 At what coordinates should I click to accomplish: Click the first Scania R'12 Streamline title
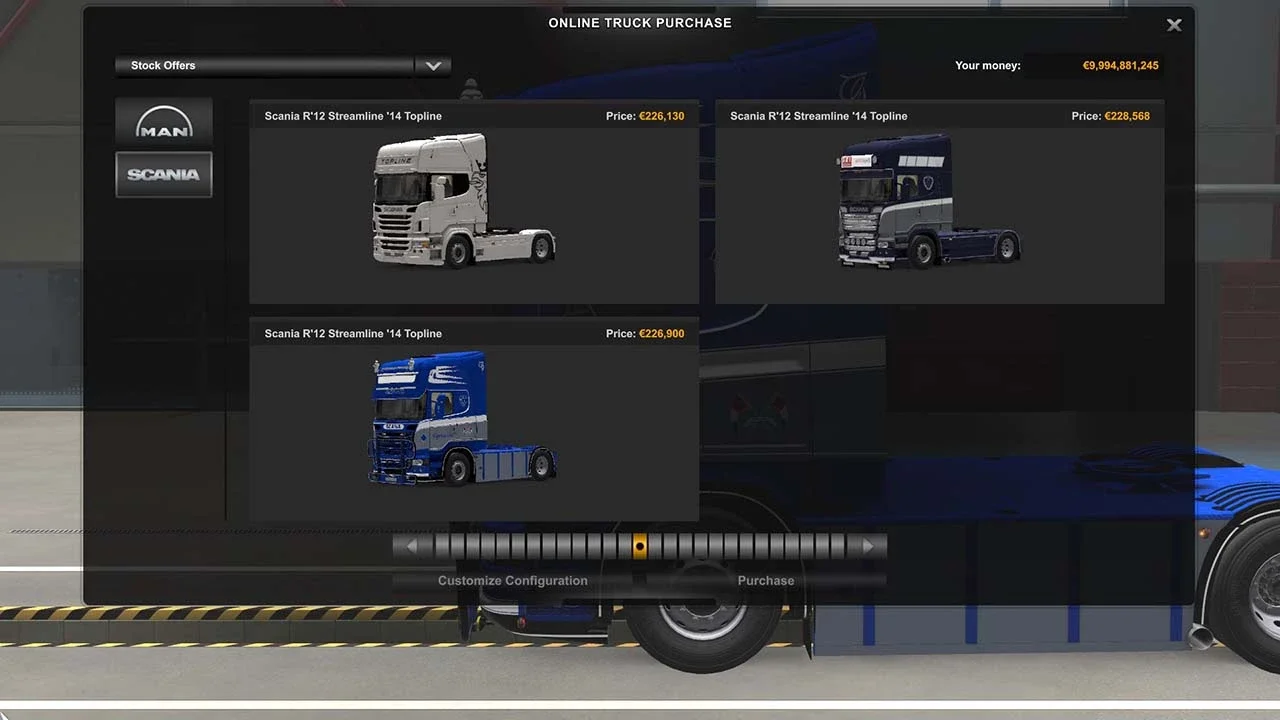(x=352, y=116)
